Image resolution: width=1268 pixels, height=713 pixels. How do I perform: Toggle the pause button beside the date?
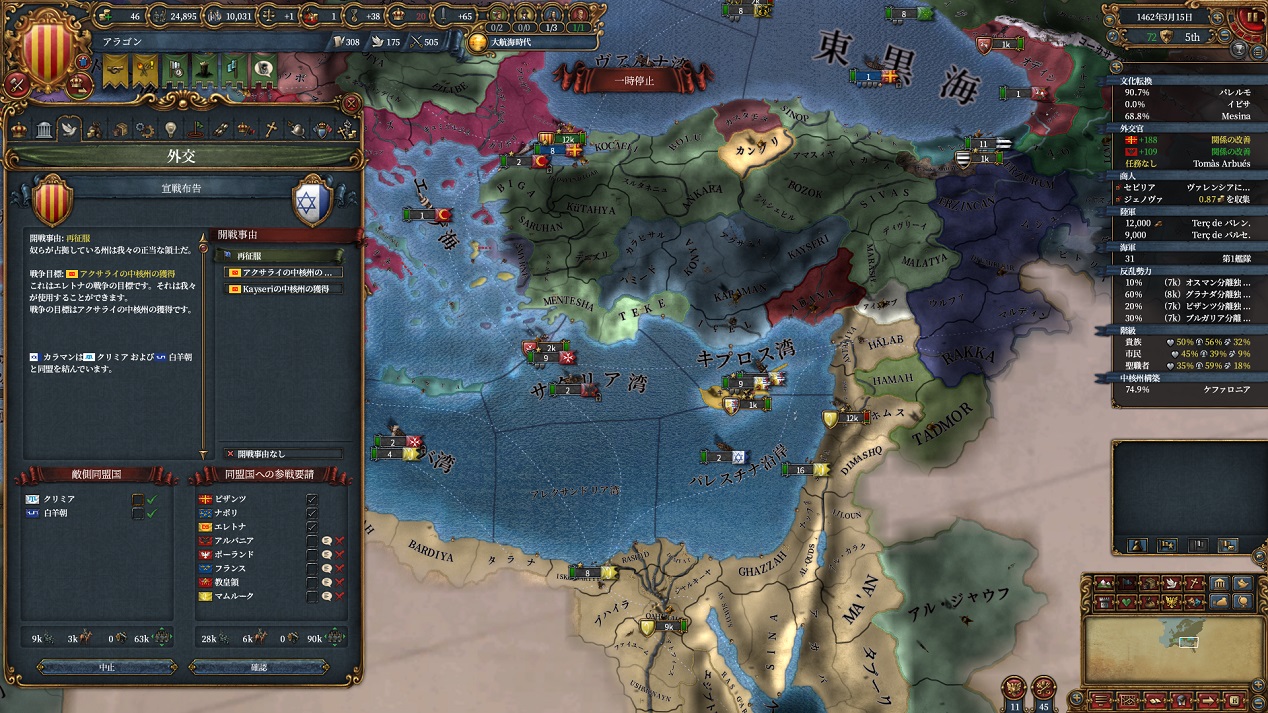click(x=1250, y=17)
